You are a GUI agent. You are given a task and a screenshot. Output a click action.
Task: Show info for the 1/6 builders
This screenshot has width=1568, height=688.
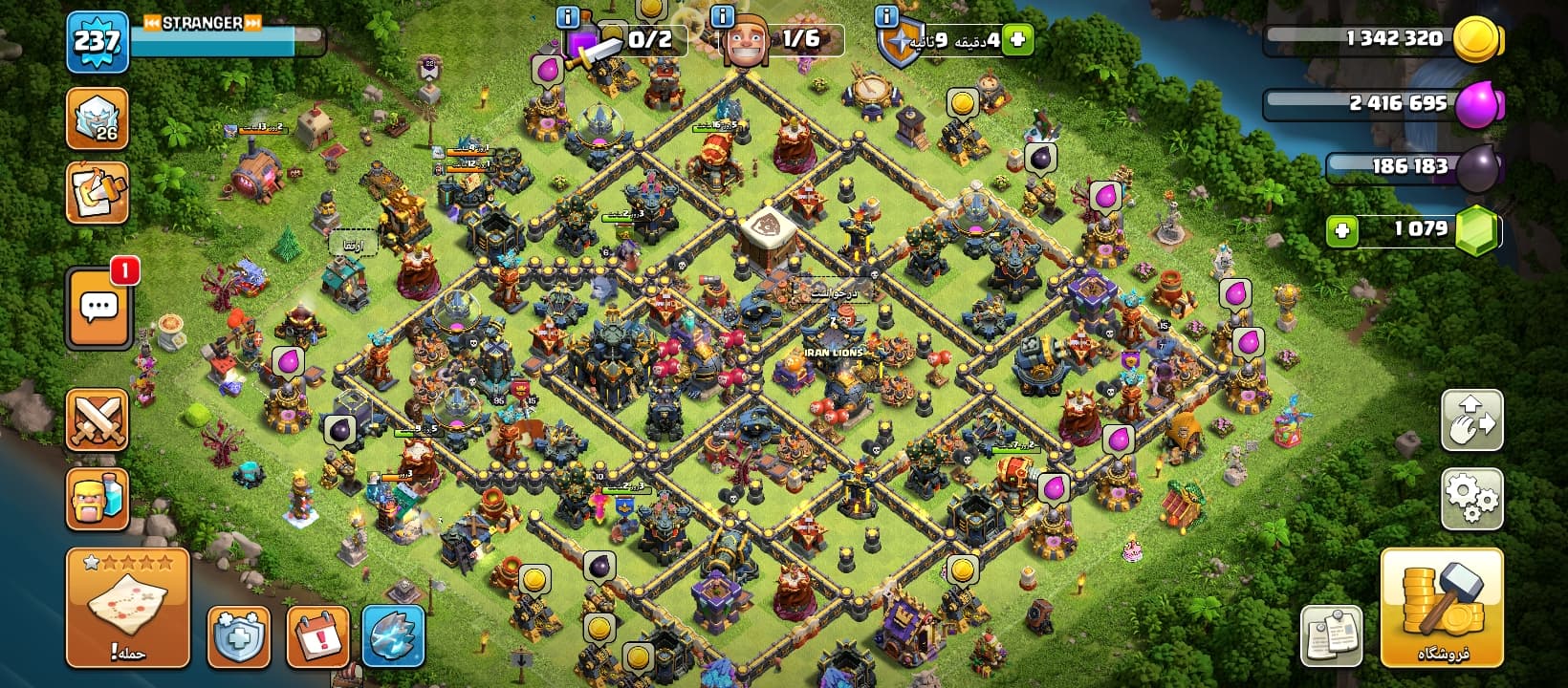[723, 17]
